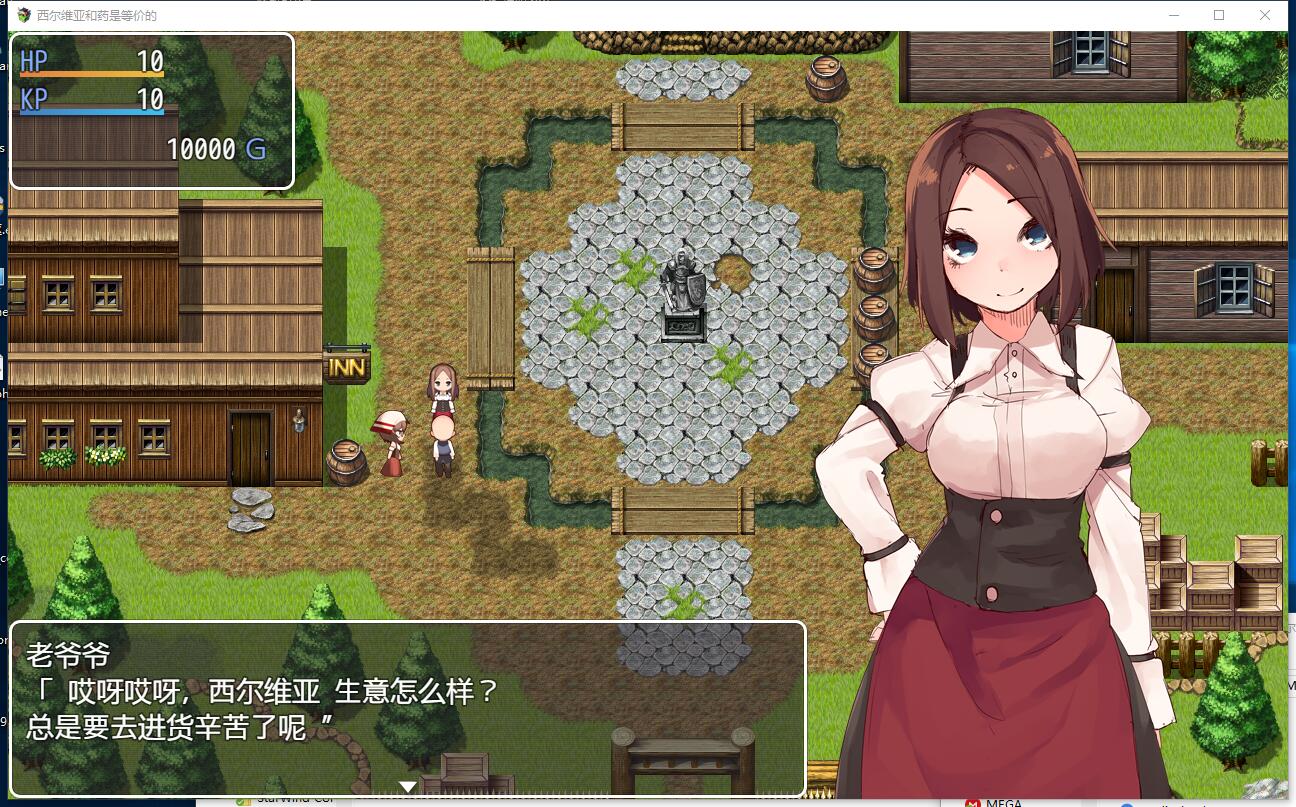Click the goblin game icon in the title bar
Screen dimensions: 1296x807
(23, 15)
